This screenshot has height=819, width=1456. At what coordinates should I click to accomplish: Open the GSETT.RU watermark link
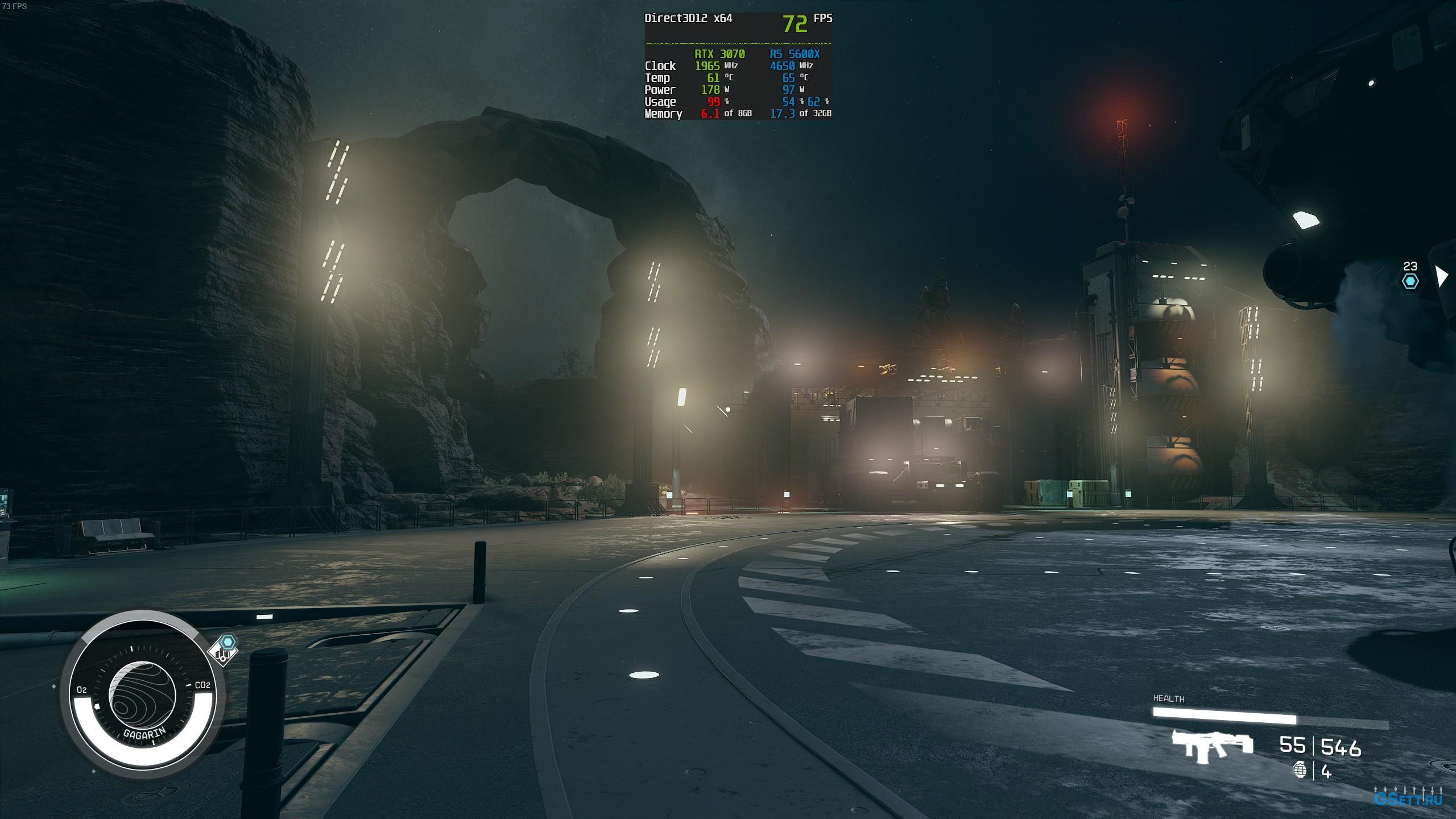coord(1408,797)
